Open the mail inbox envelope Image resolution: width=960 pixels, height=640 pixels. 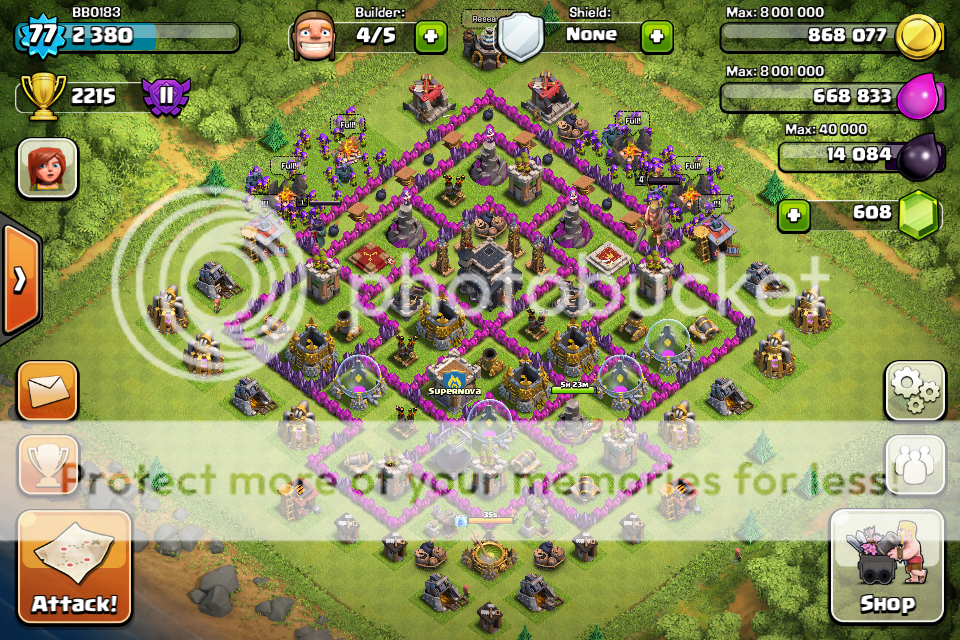click(47, 390)
